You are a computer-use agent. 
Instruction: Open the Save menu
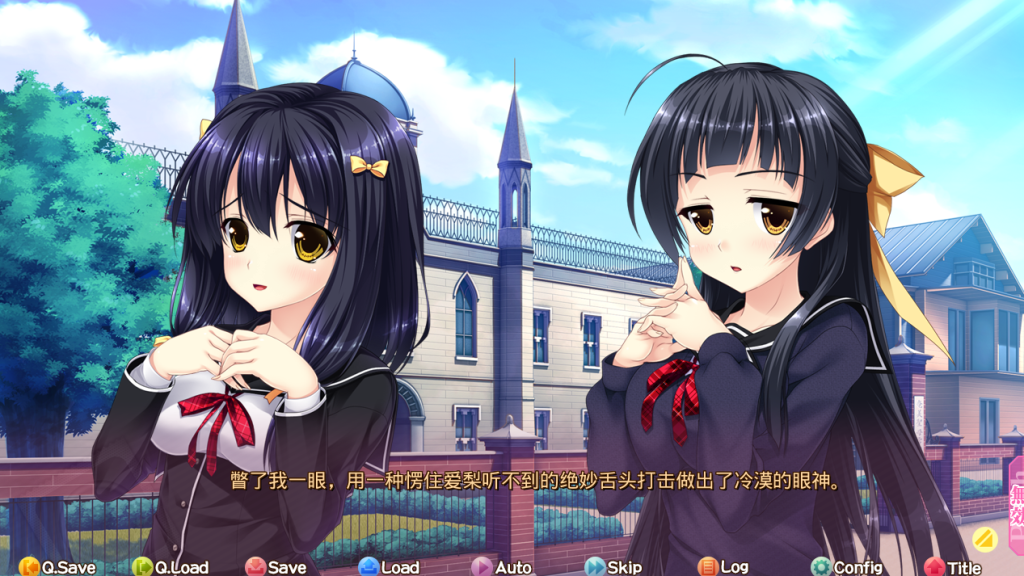pyautogui.click(x=276, y=567)
